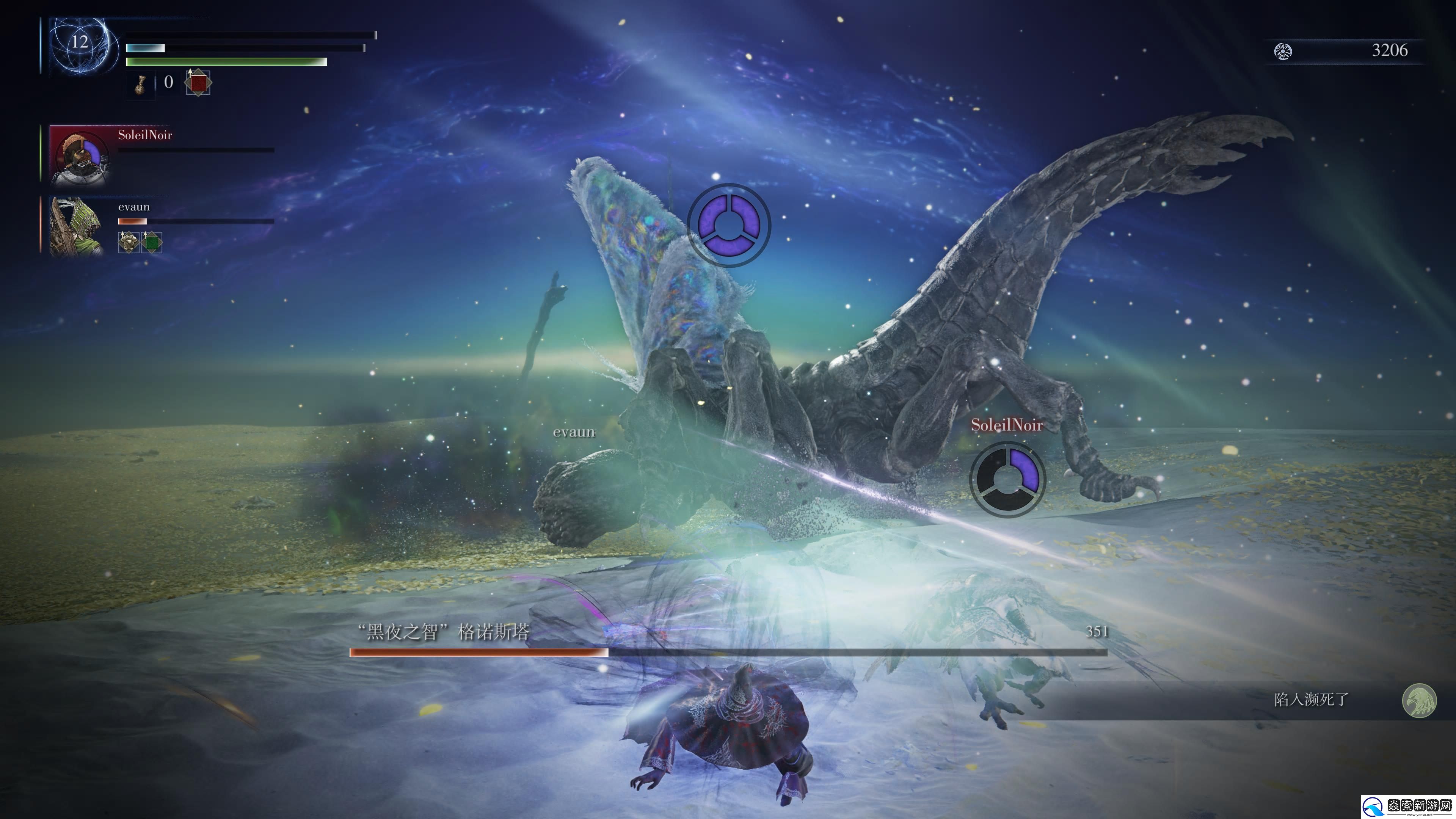The width and height of the screenshot is (1456, 819).
Task: Click the eagle icon on the near-death notification
Action: (1419, 700)
